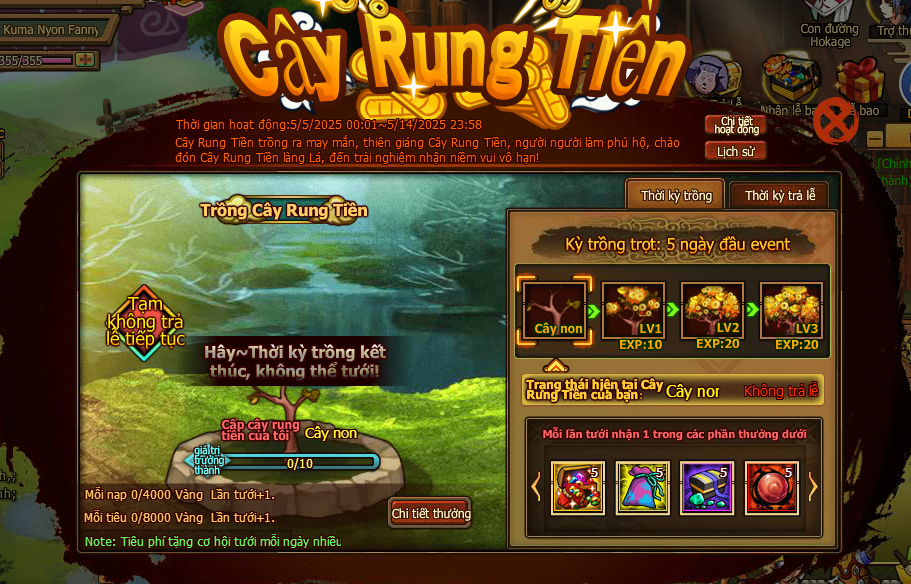Close the Cây Rung Tiền event window
The image size is (911, 584).
834,123
